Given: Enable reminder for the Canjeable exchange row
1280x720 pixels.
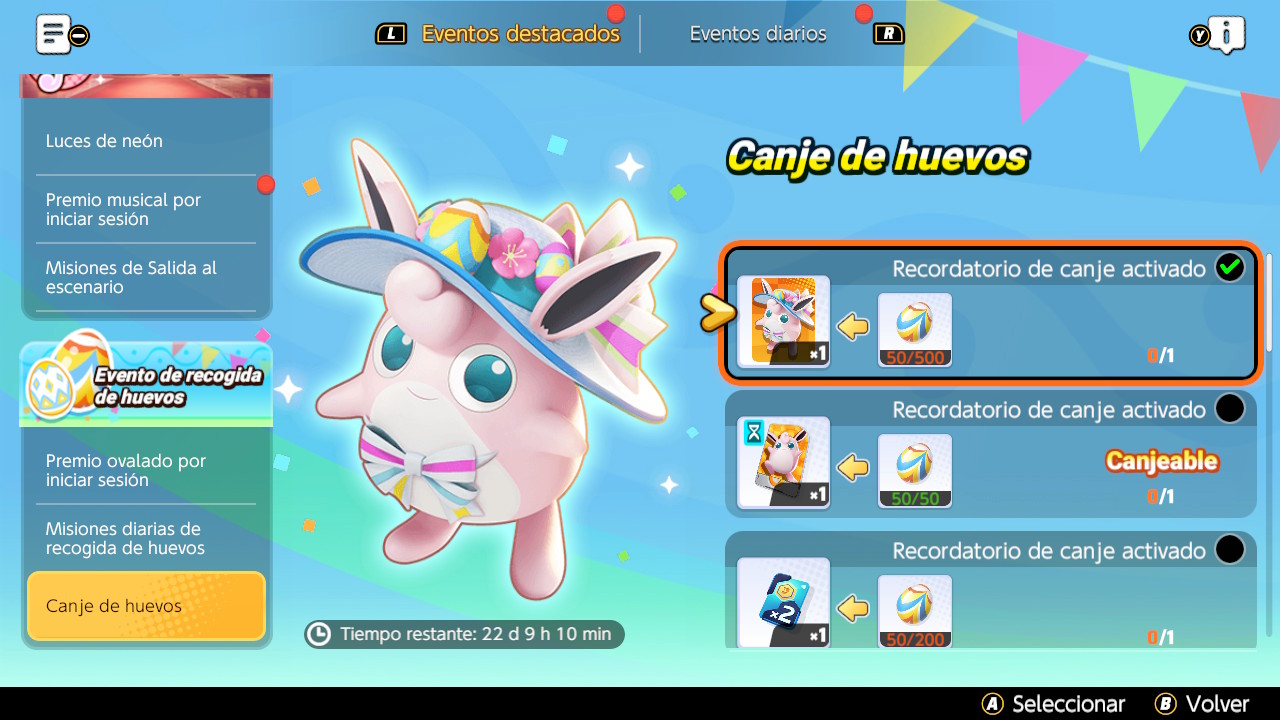Looking at the screenshot, I should click(1229, 409).
